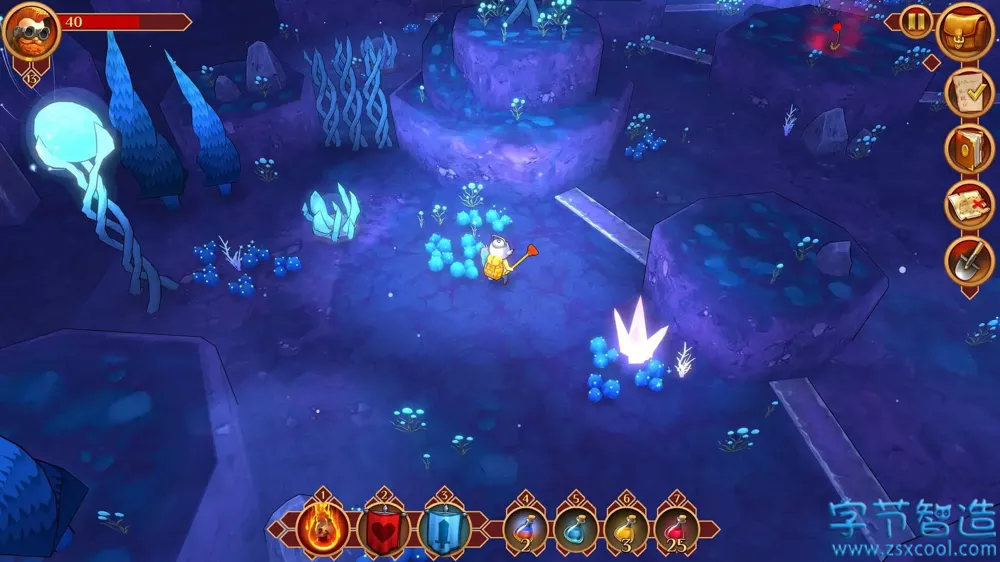Use the blue sword banner skill

[x=444, y=529]
